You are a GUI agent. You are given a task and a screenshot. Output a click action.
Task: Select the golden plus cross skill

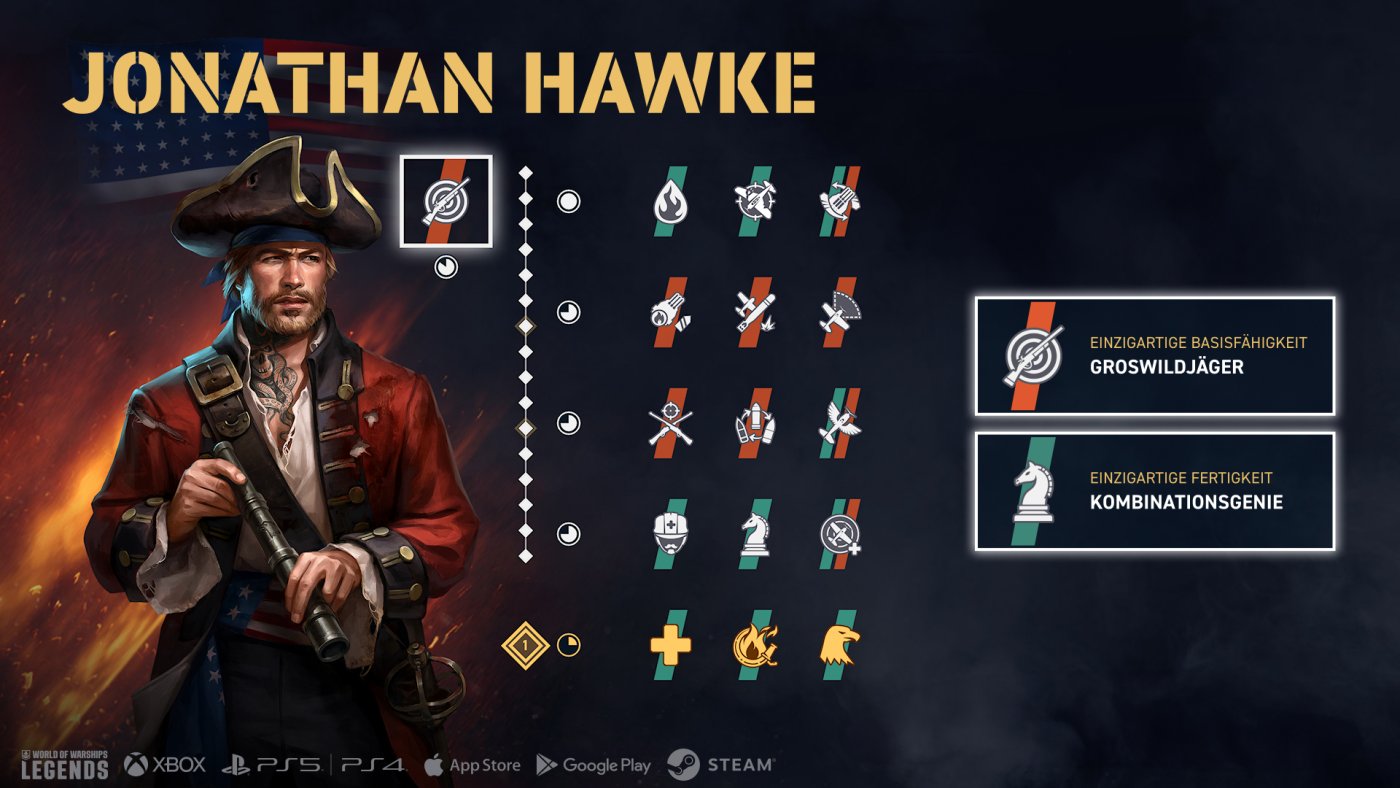[x=670, y=645]
